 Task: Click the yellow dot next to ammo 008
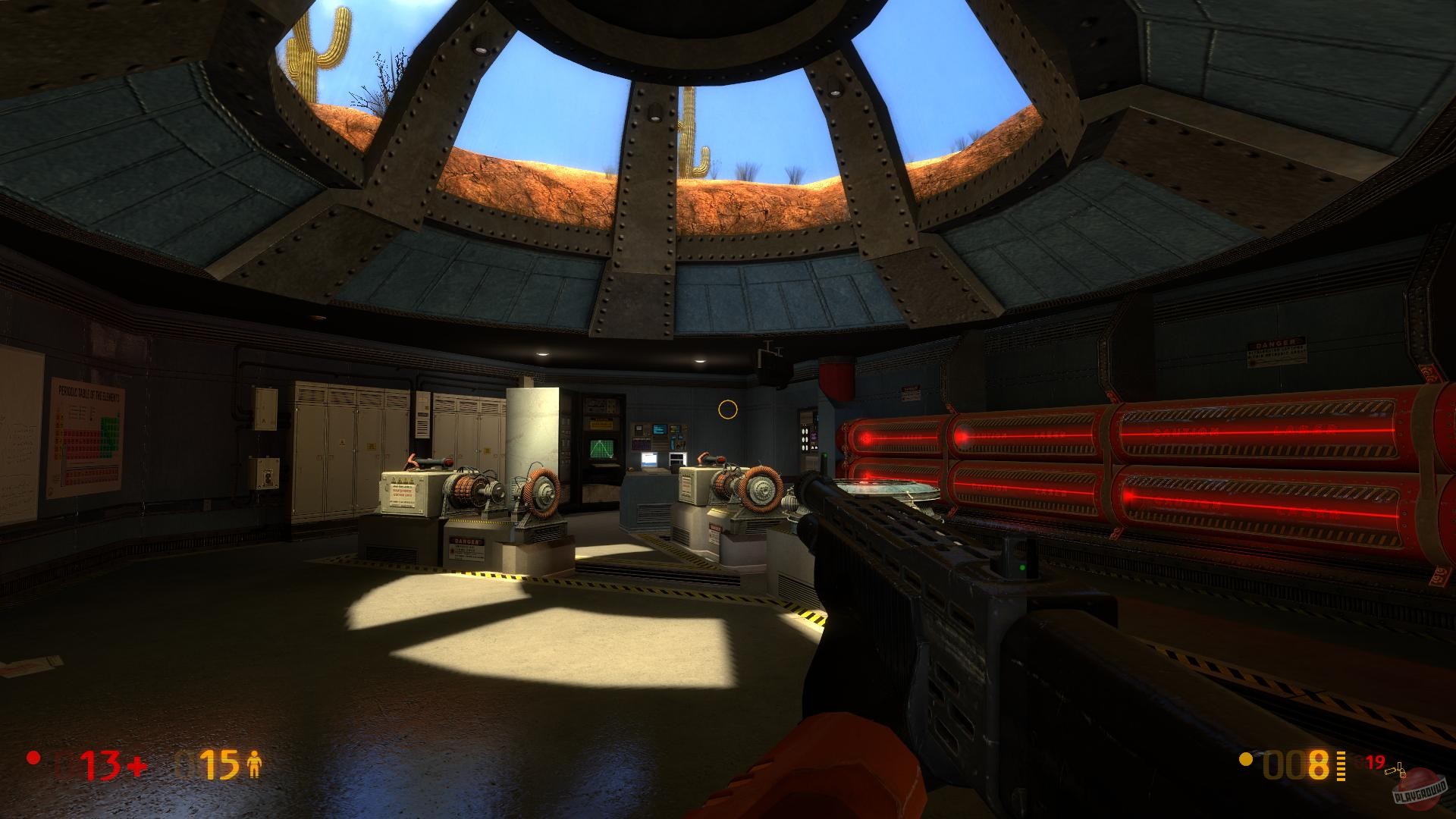1245,761
